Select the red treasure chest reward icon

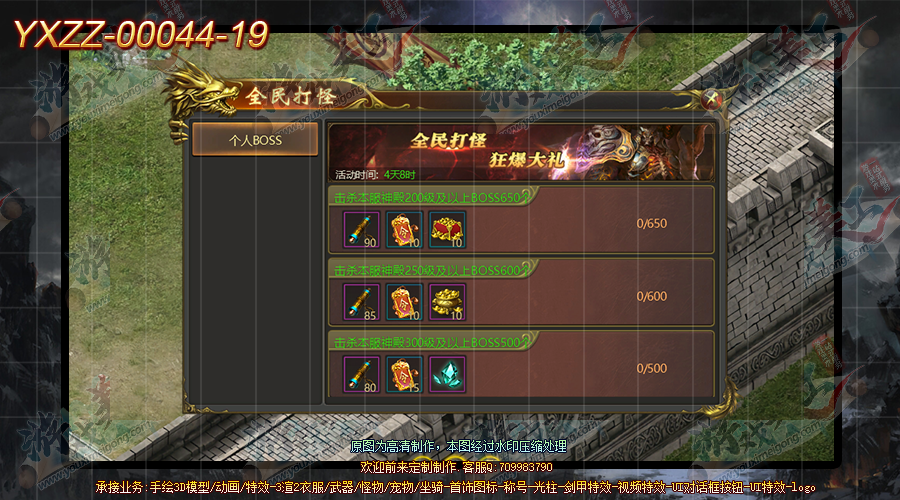(447, 229)
